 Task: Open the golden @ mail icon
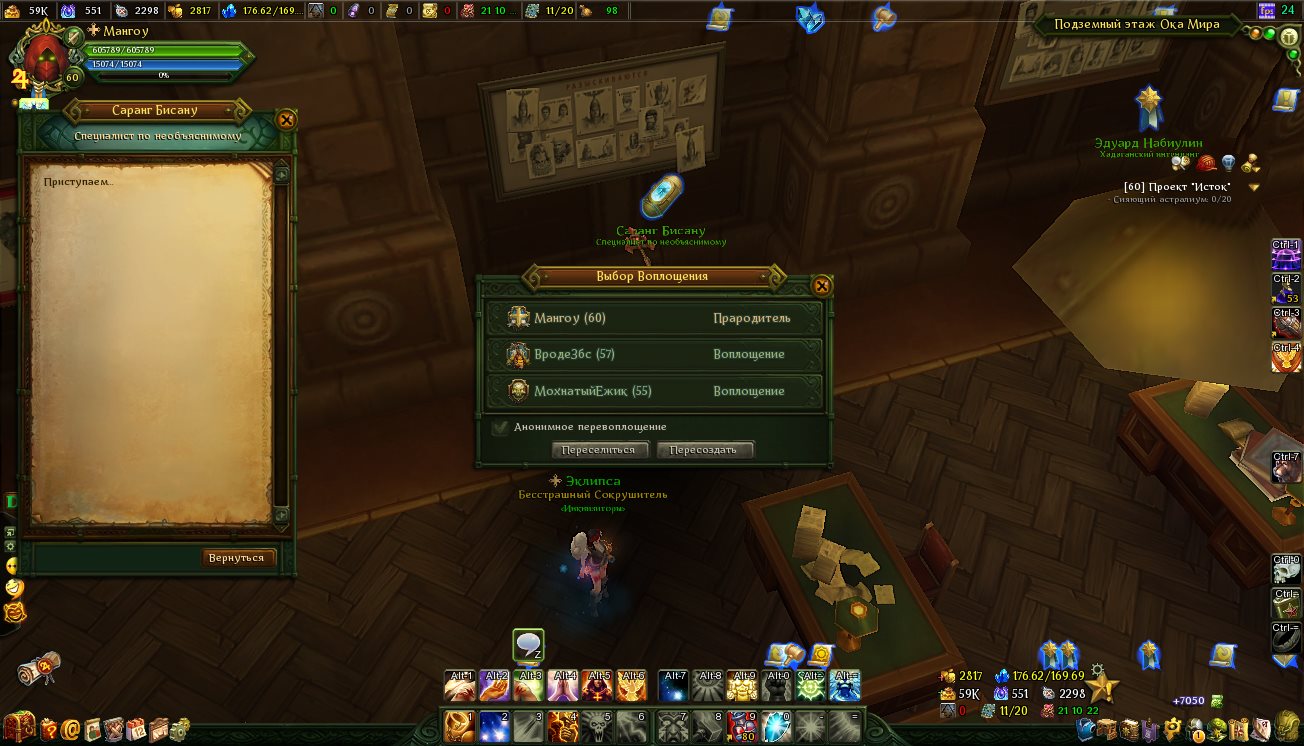pyautogui.click(x=70, y=728)
